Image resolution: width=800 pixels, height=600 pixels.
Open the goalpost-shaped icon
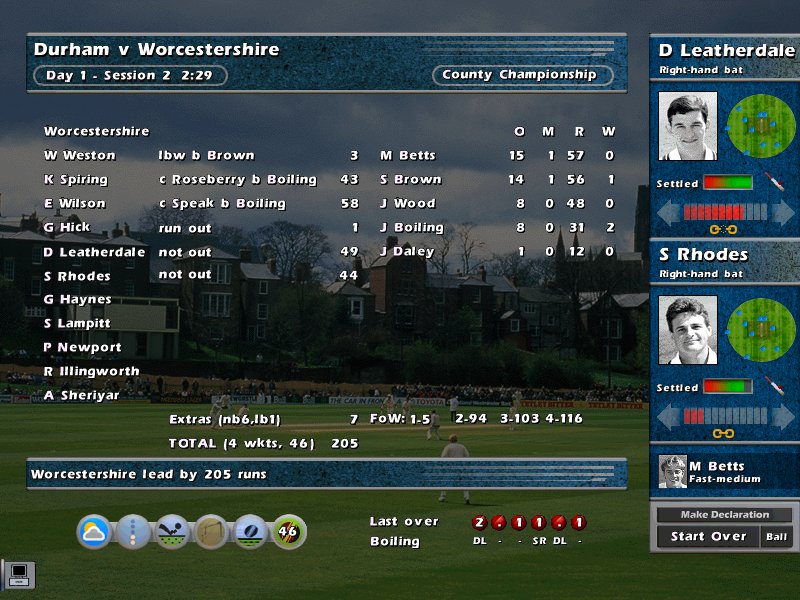tap(211, 532)
